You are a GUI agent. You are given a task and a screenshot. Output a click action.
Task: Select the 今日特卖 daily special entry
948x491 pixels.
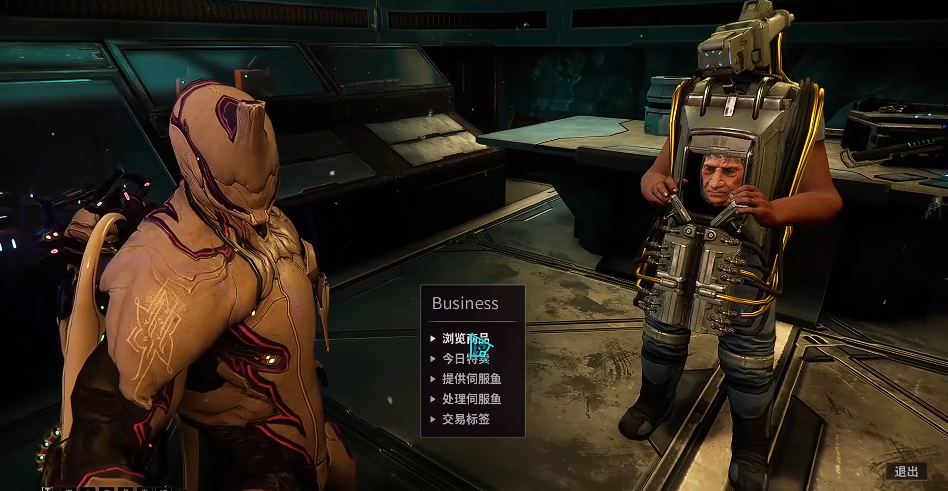(x=466, y=359)
